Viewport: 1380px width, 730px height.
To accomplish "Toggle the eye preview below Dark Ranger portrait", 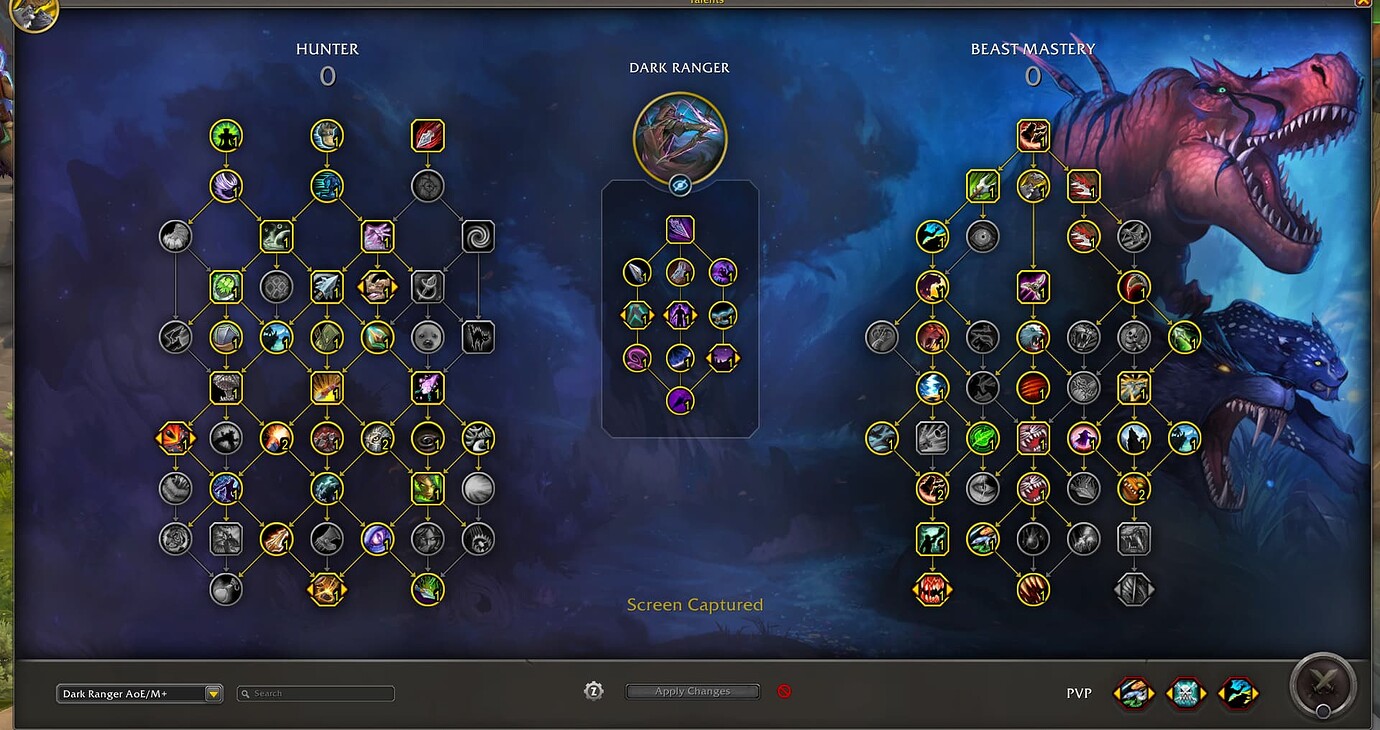I will click(680, 183).
